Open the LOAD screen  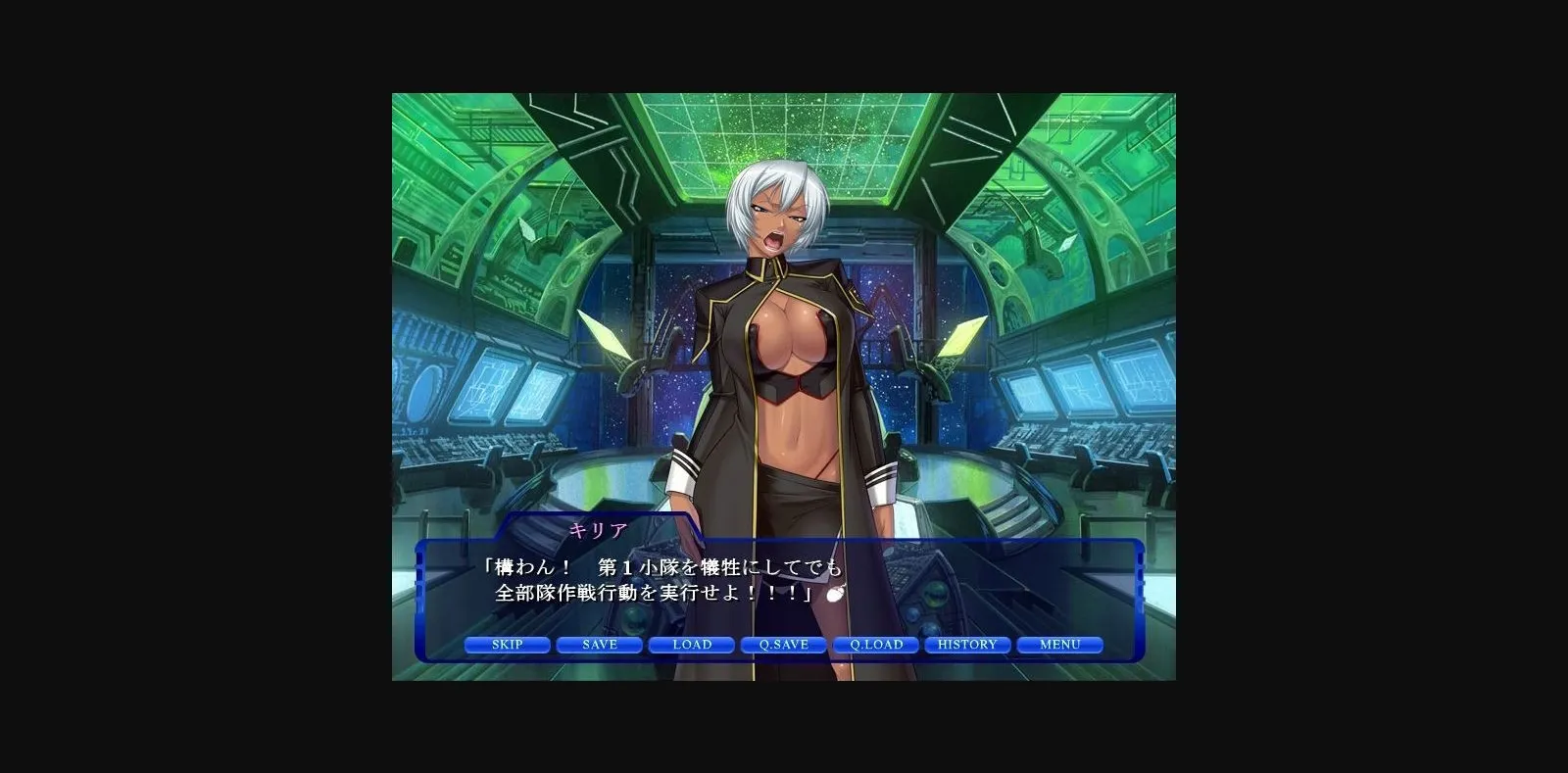[691, 645]
